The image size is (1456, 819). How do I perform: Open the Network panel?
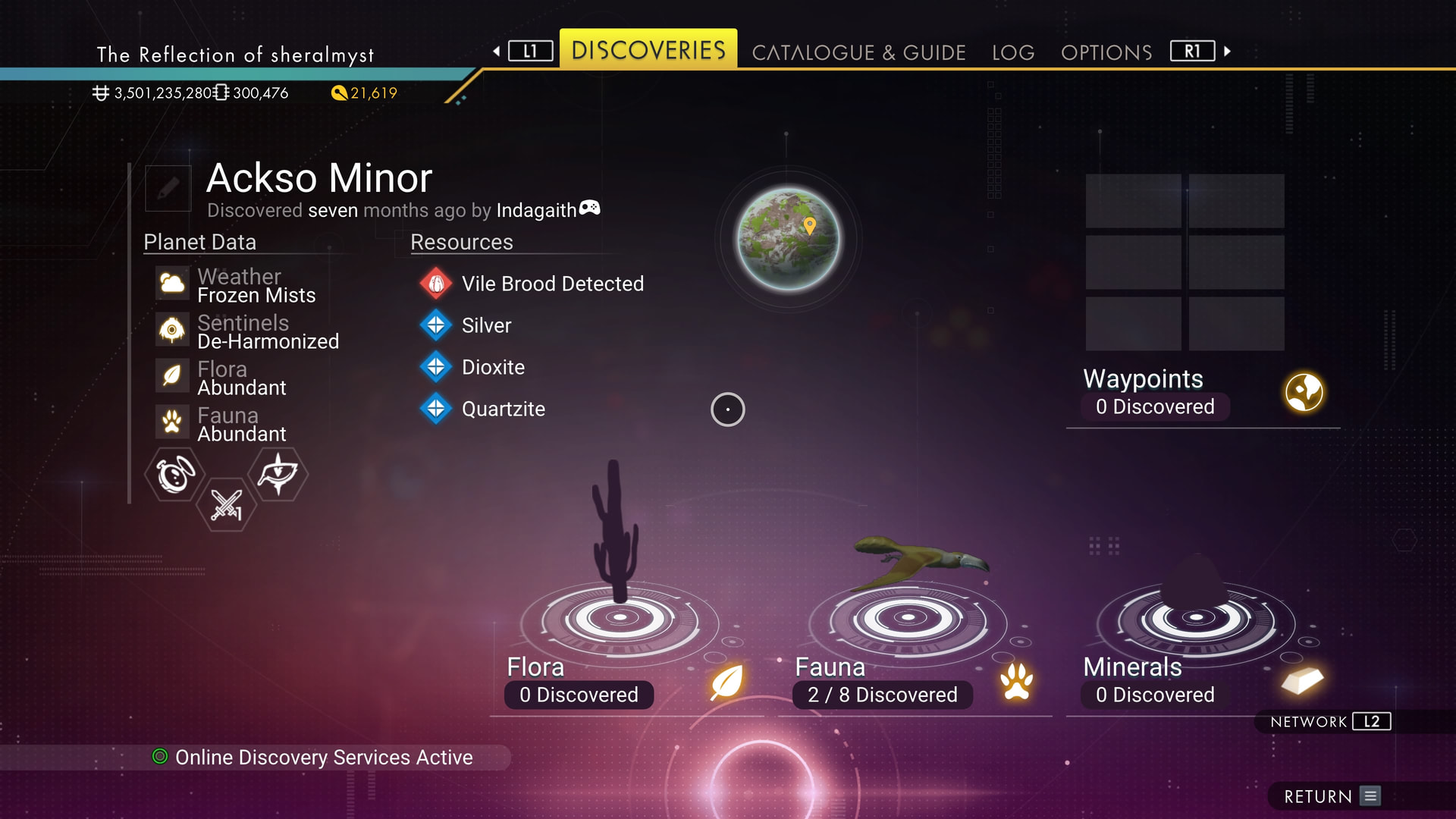click(1330, 722)
